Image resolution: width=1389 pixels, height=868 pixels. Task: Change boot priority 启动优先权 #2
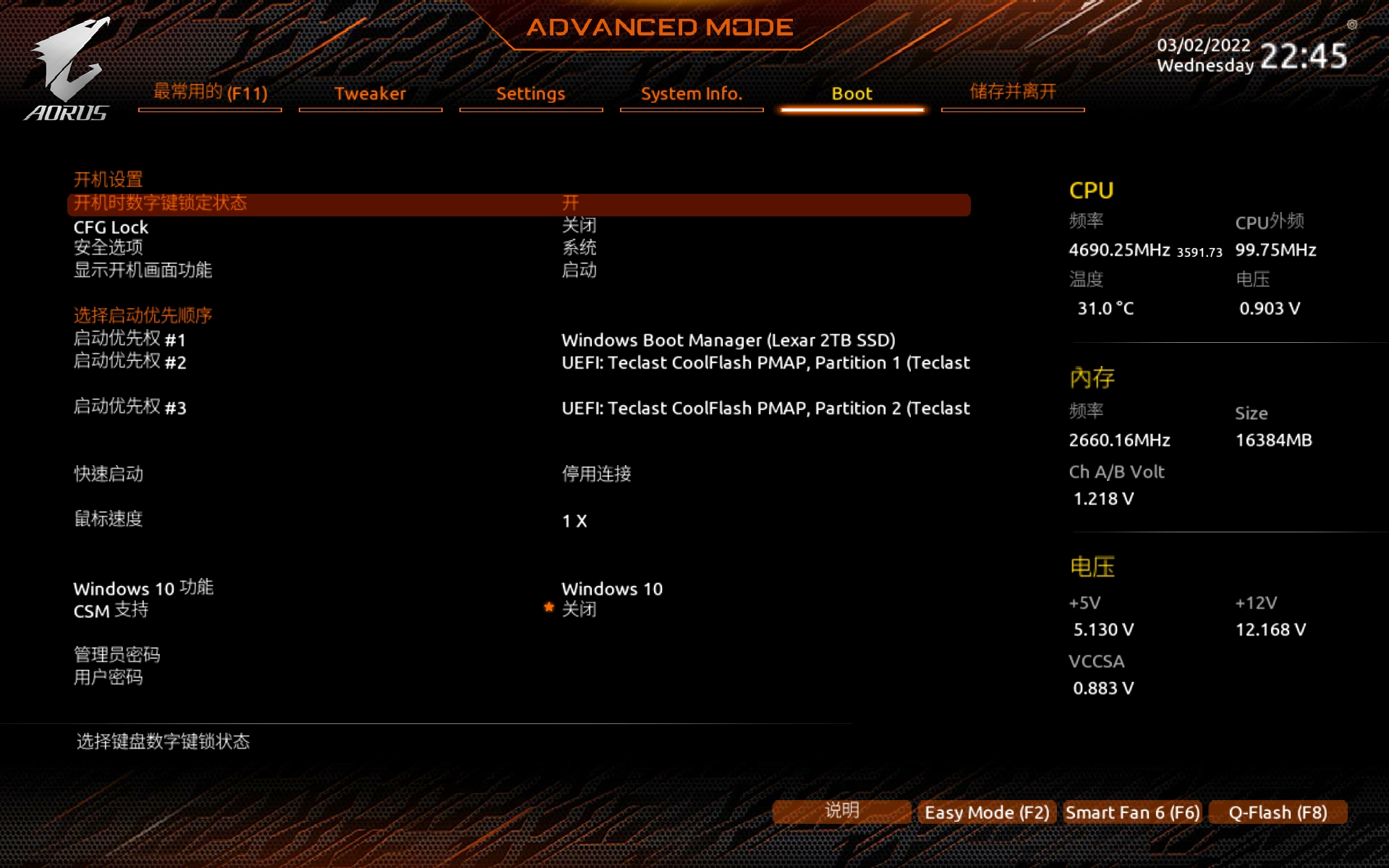tap(129, 362)
